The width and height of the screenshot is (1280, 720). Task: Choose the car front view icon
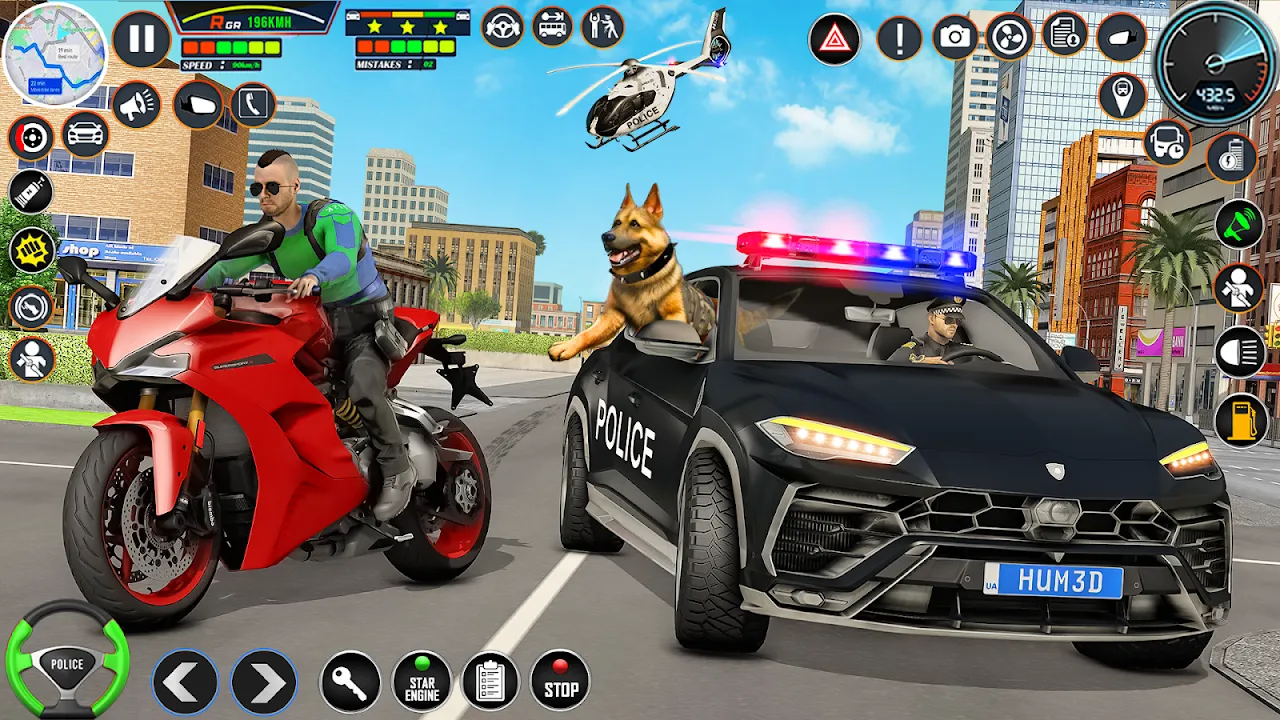86,134
